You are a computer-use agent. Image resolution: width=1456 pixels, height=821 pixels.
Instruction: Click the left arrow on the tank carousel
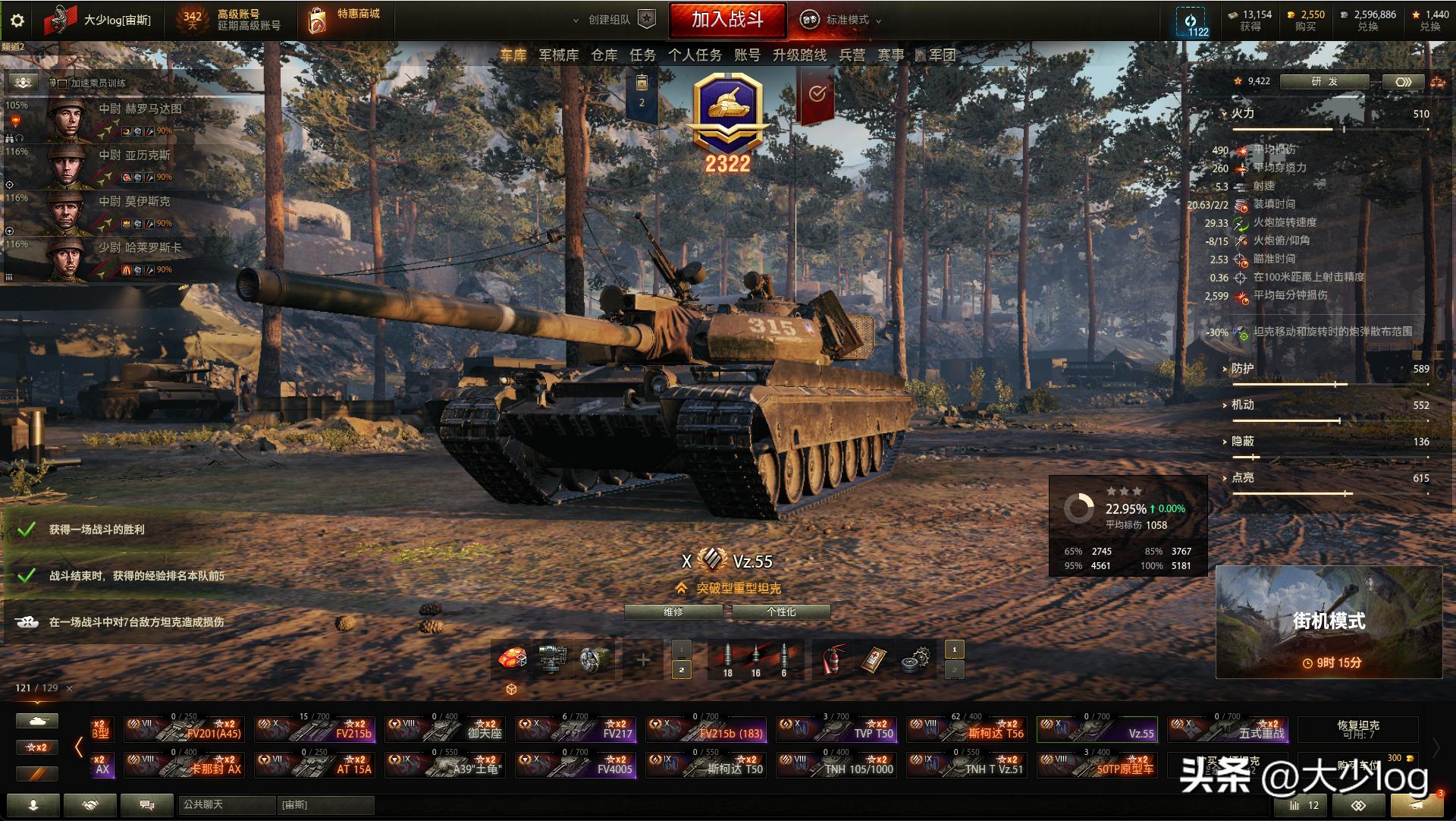click(x=80, y=747)
